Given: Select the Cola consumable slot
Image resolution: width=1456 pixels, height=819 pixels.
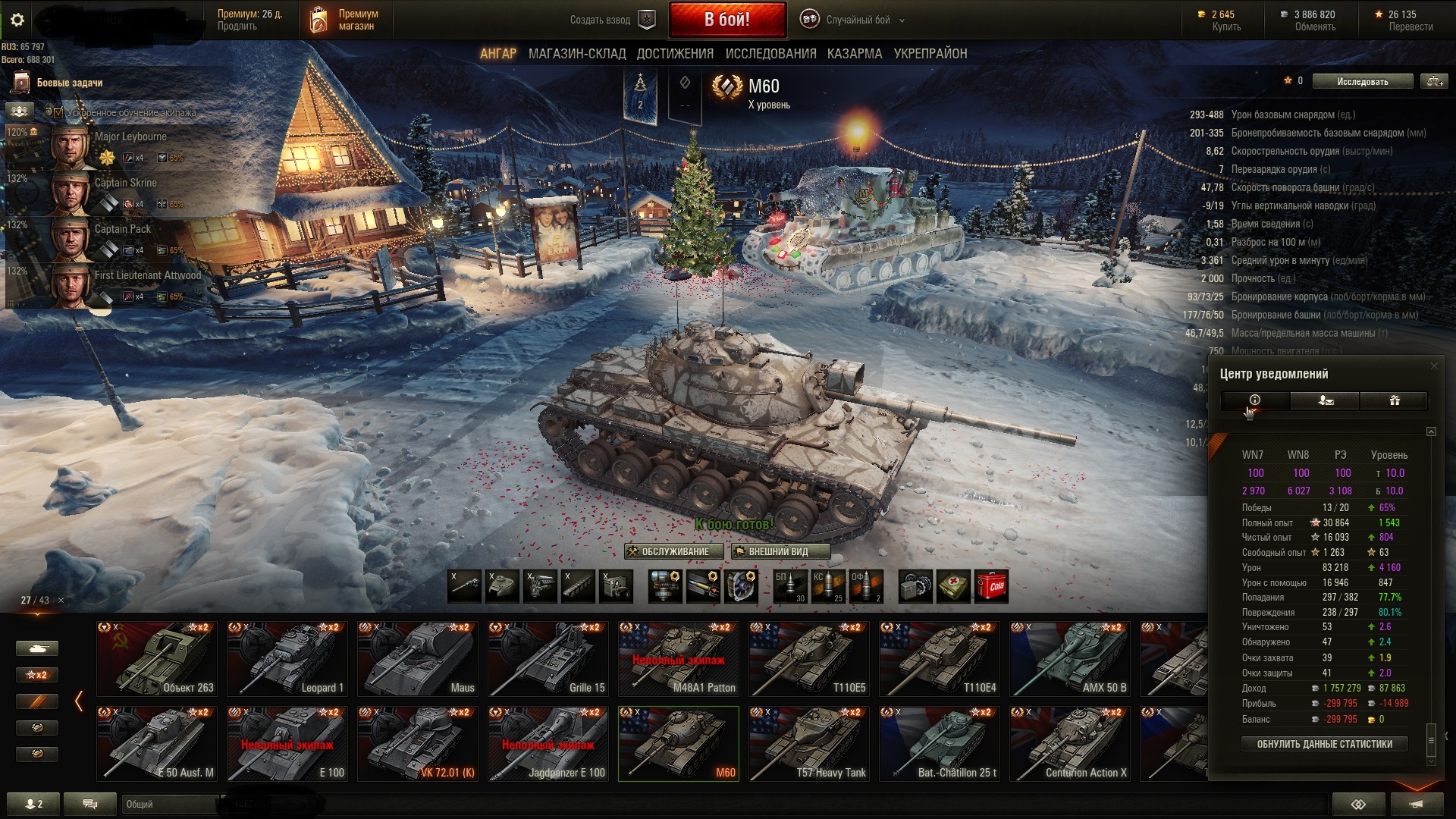Looking at the screenshot, I should [991, 586].
